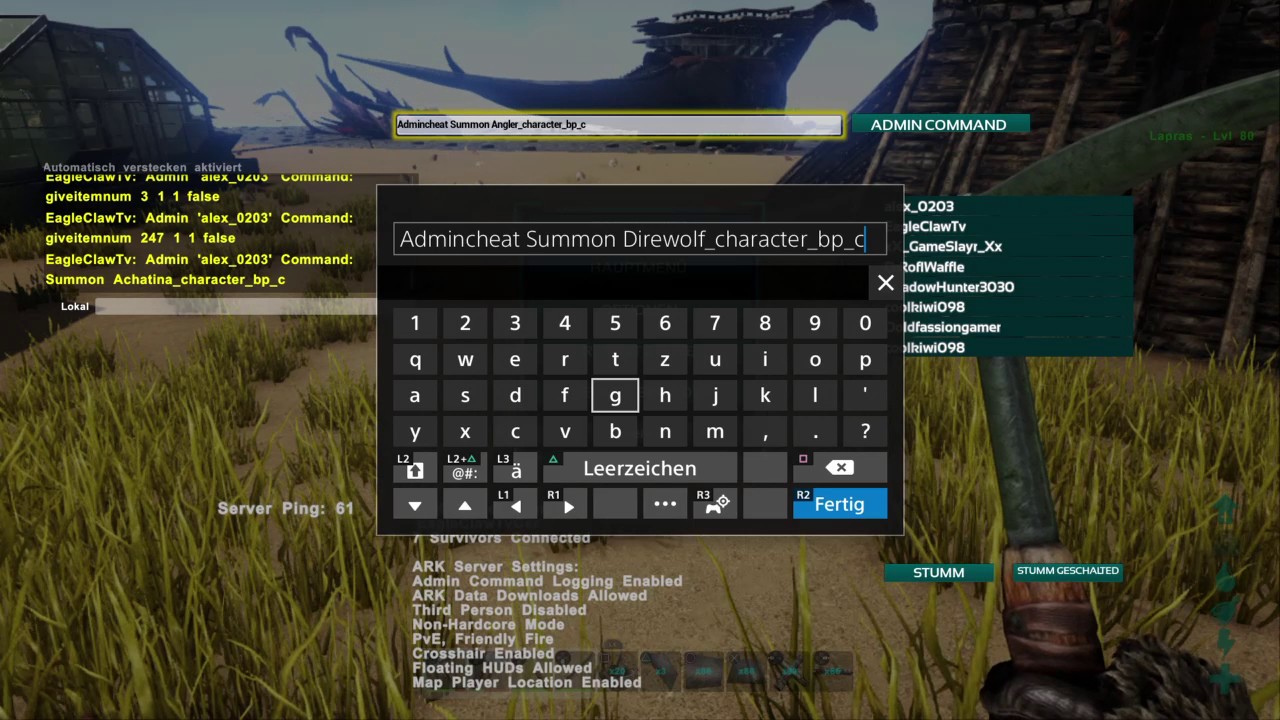Click the Admincheat Summon command text field
The width and height of the screenshot is (1280, 720).
(x=617, y=124)
